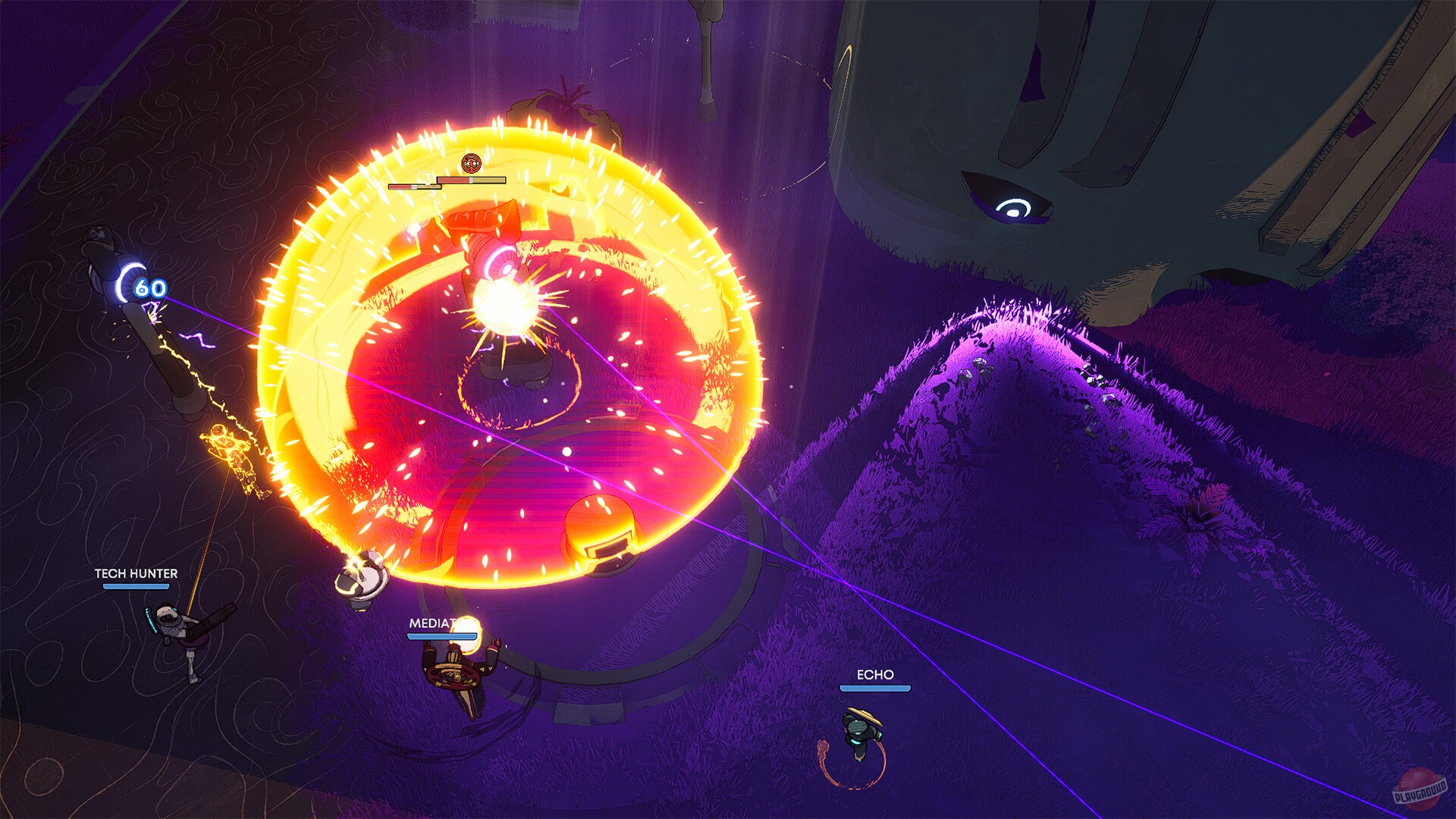Click ECHO's blue health bar

coord(874,690)
